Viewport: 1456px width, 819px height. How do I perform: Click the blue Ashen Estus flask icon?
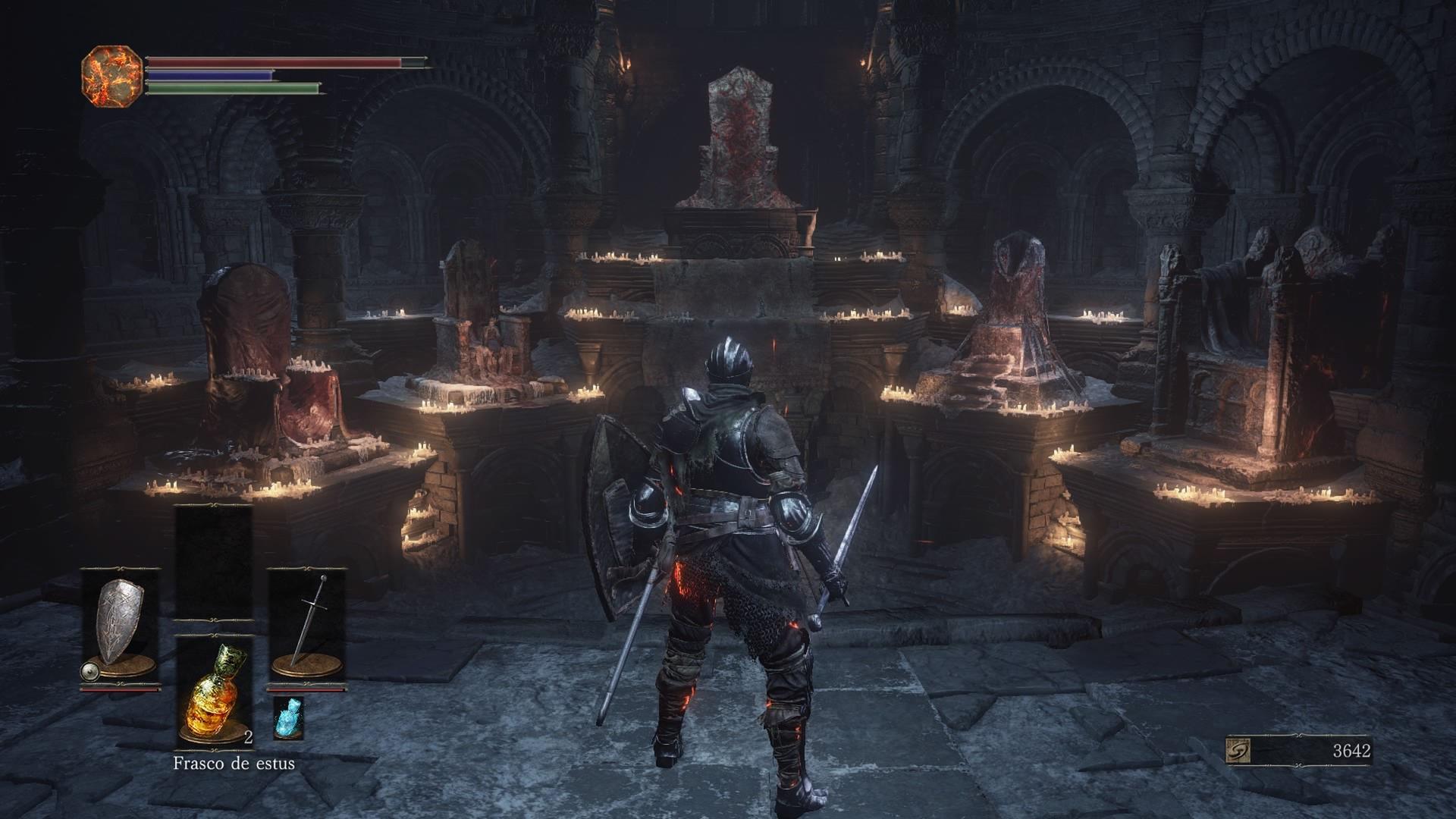click(x=288, y=717)
